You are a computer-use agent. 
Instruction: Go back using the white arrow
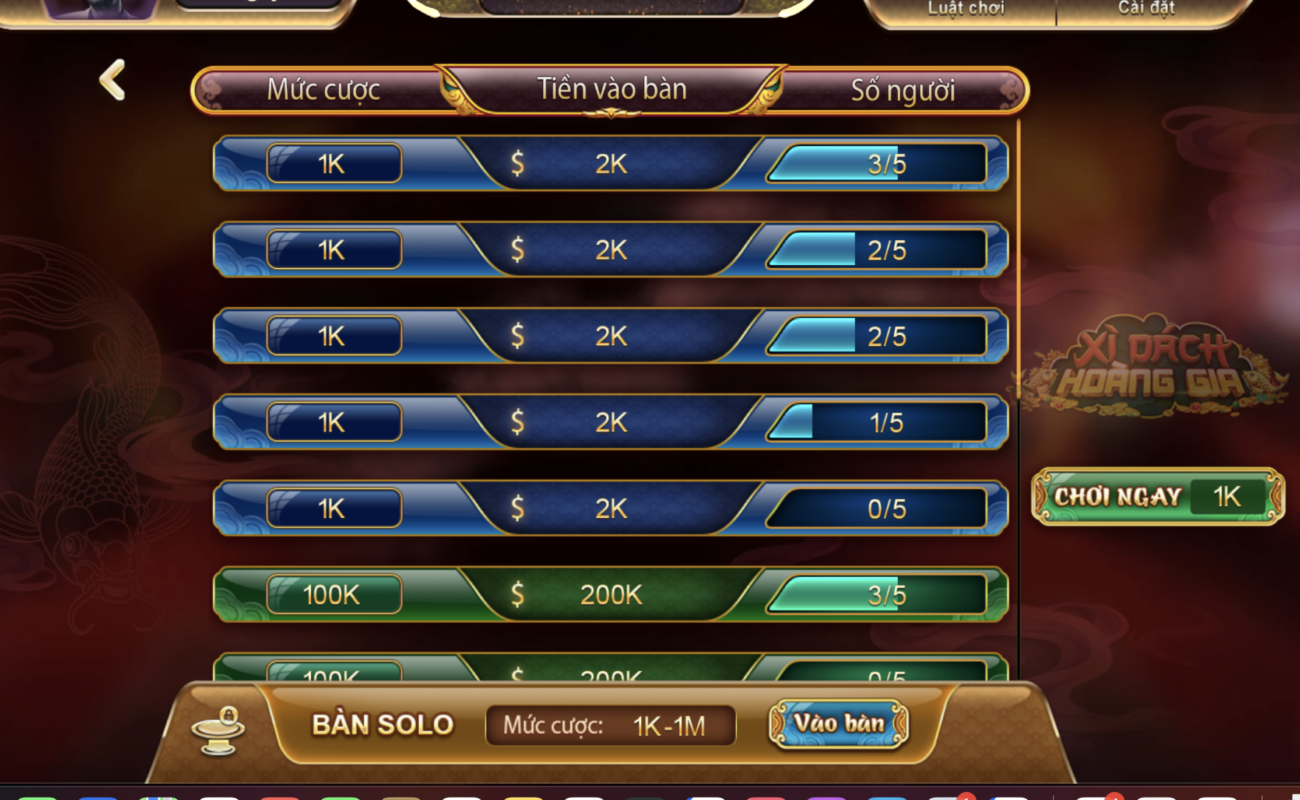[x=112, y=80]
